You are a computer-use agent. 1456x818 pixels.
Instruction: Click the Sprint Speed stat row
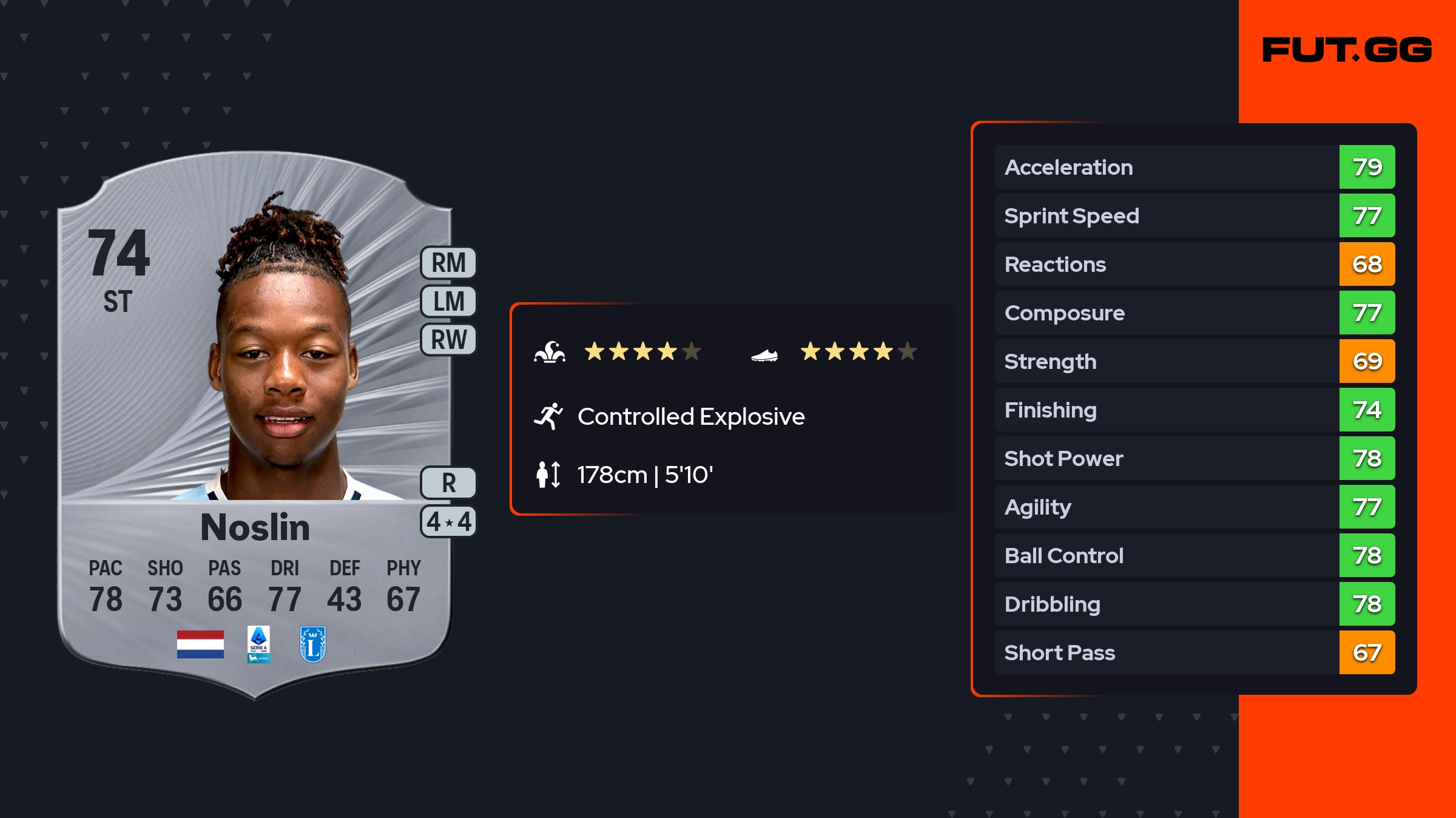click(x=1194, y=215)
